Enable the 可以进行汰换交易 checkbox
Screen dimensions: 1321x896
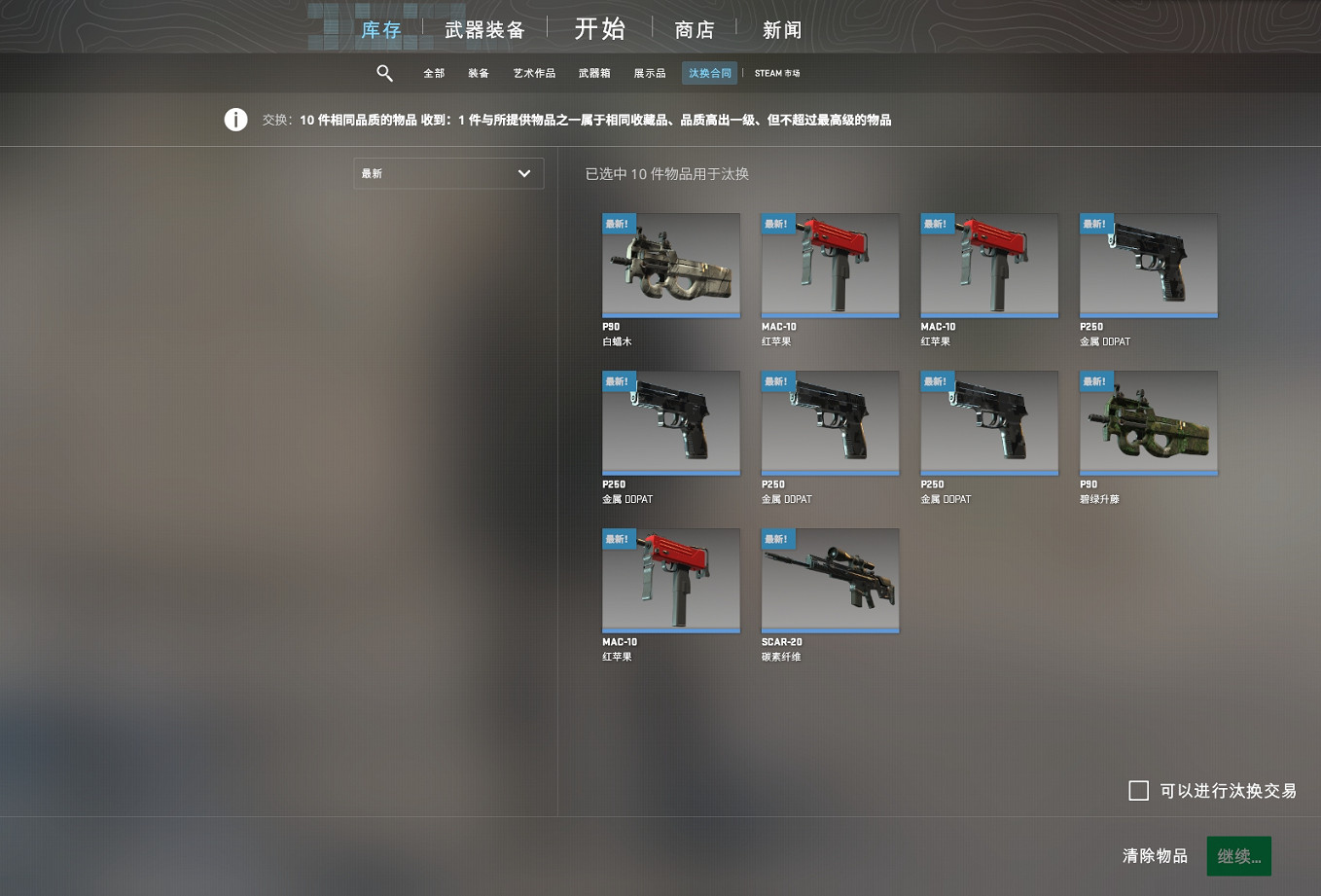click(1138, 791)
